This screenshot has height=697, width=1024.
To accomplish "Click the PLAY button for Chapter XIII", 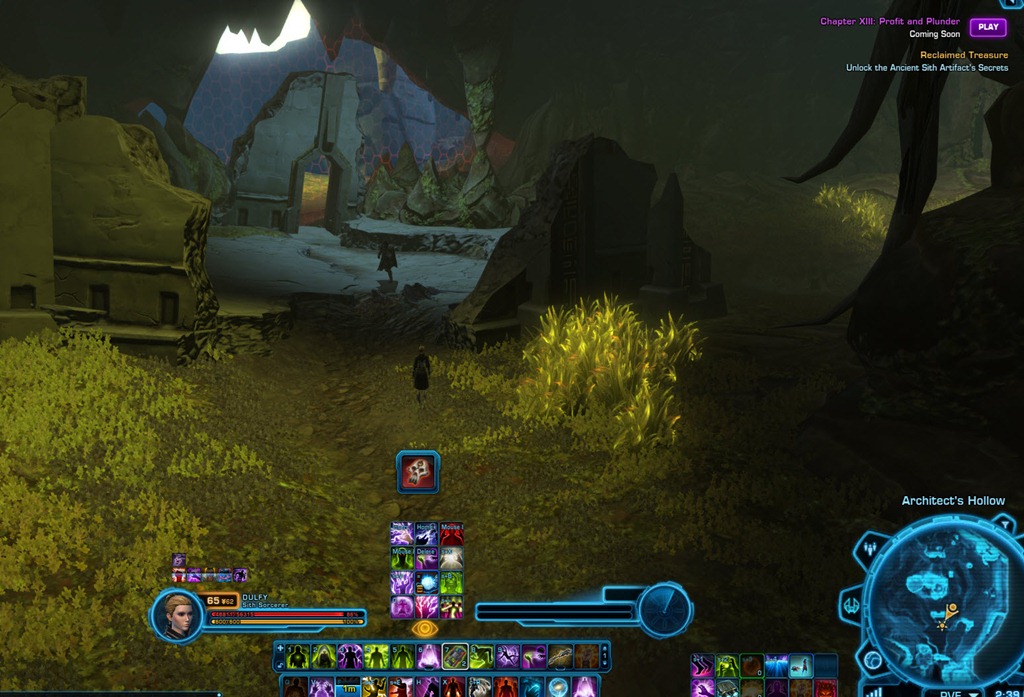I will [x=988, y=27].
